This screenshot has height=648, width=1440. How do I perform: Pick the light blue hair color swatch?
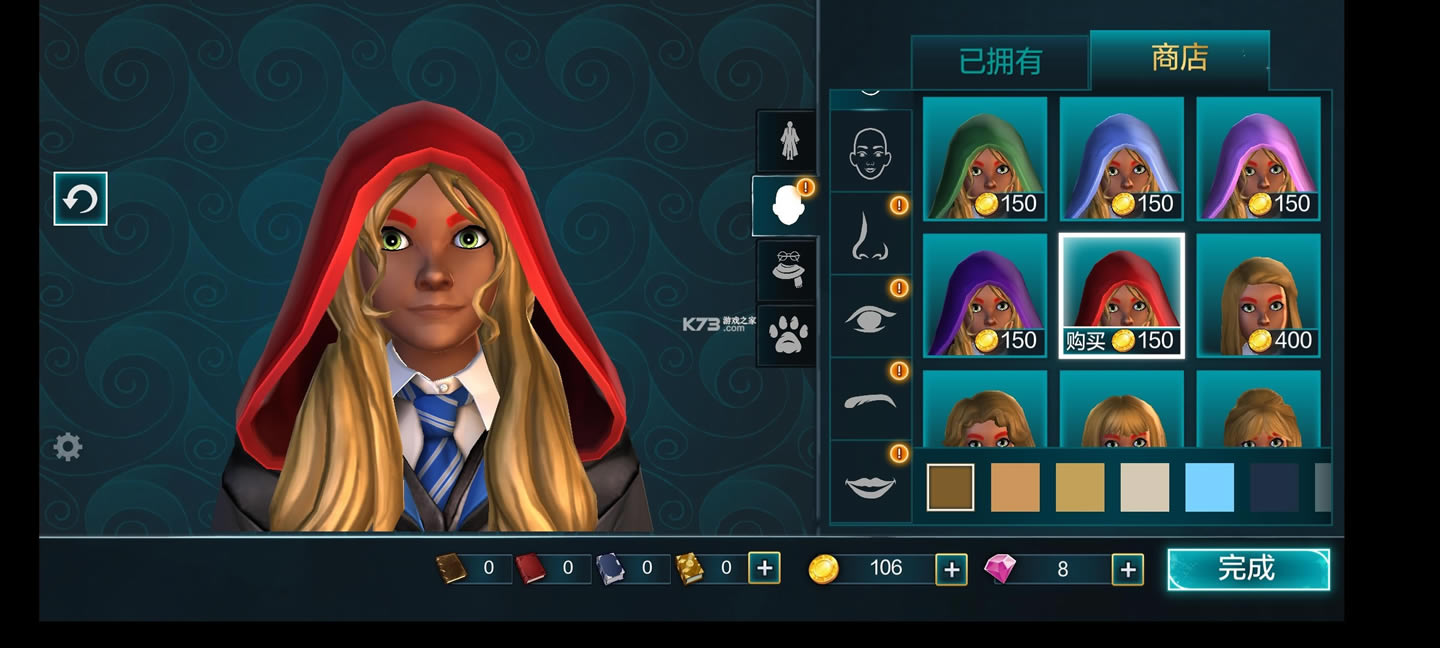click(x=1209, y=487)
